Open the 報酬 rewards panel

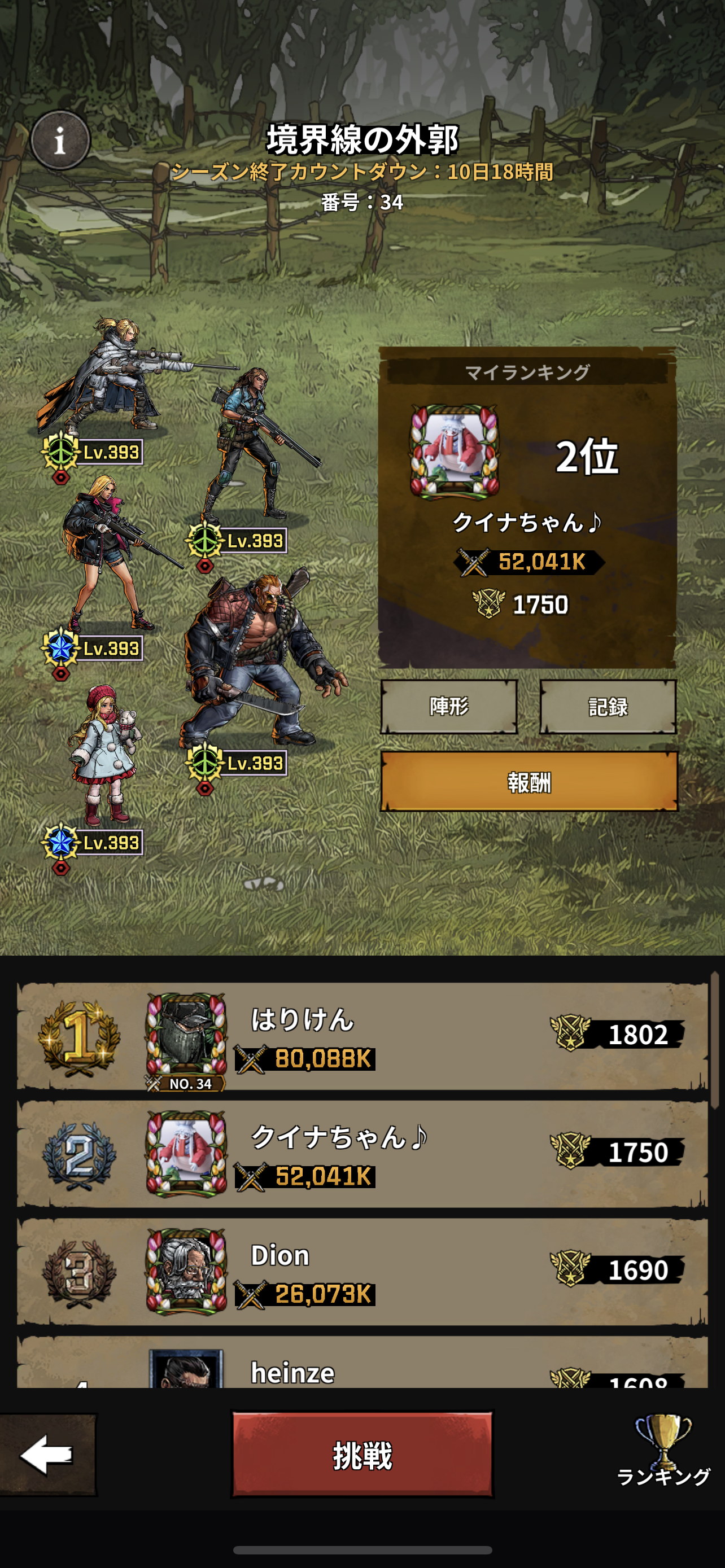tap(529, 782)
